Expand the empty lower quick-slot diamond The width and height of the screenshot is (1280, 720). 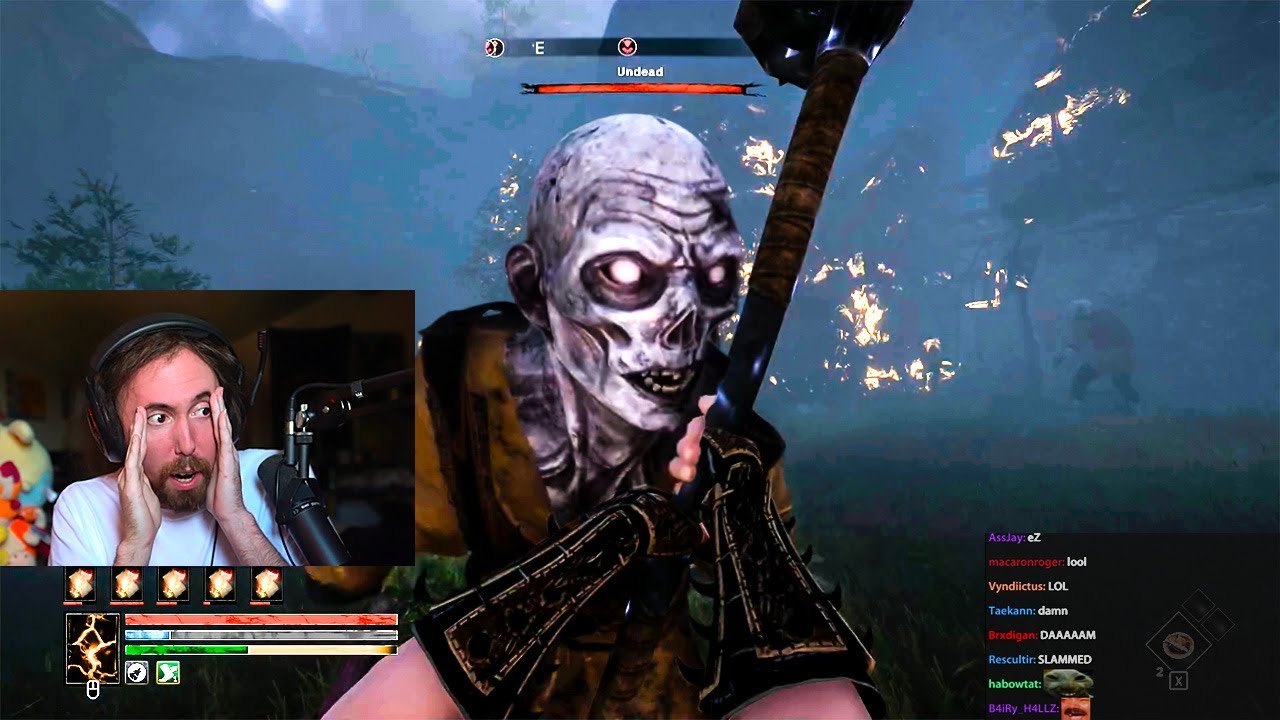(x=1218, y=622)
